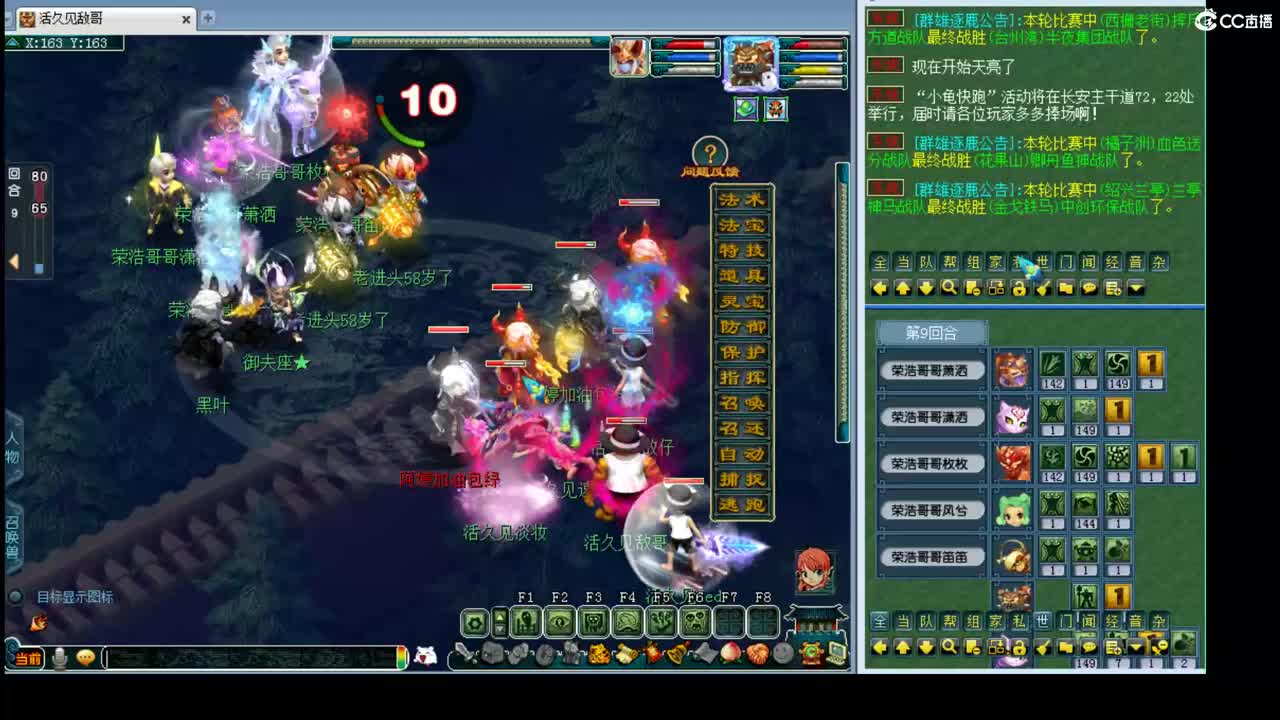Viewport: 1280px width, 720px height.
Task: Open the dropdown arrow in the upper chat toolbar
Action: [1135, 287]
